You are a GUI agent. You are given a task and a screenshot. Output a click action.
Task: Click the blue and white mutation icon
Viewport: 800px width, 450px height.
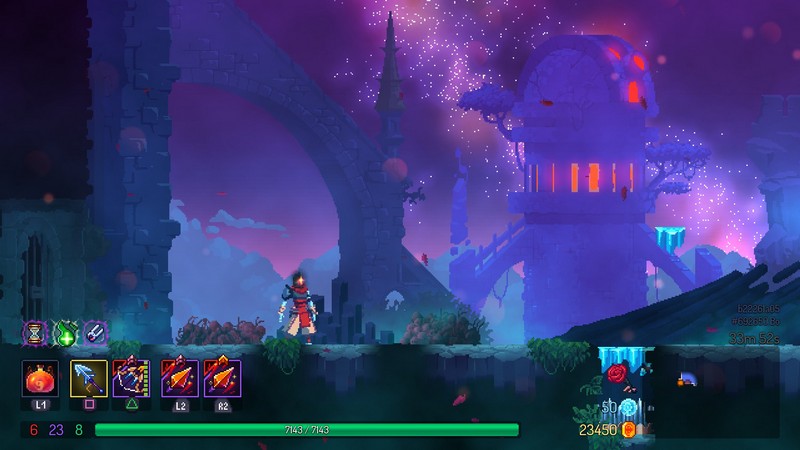[94, 332]
